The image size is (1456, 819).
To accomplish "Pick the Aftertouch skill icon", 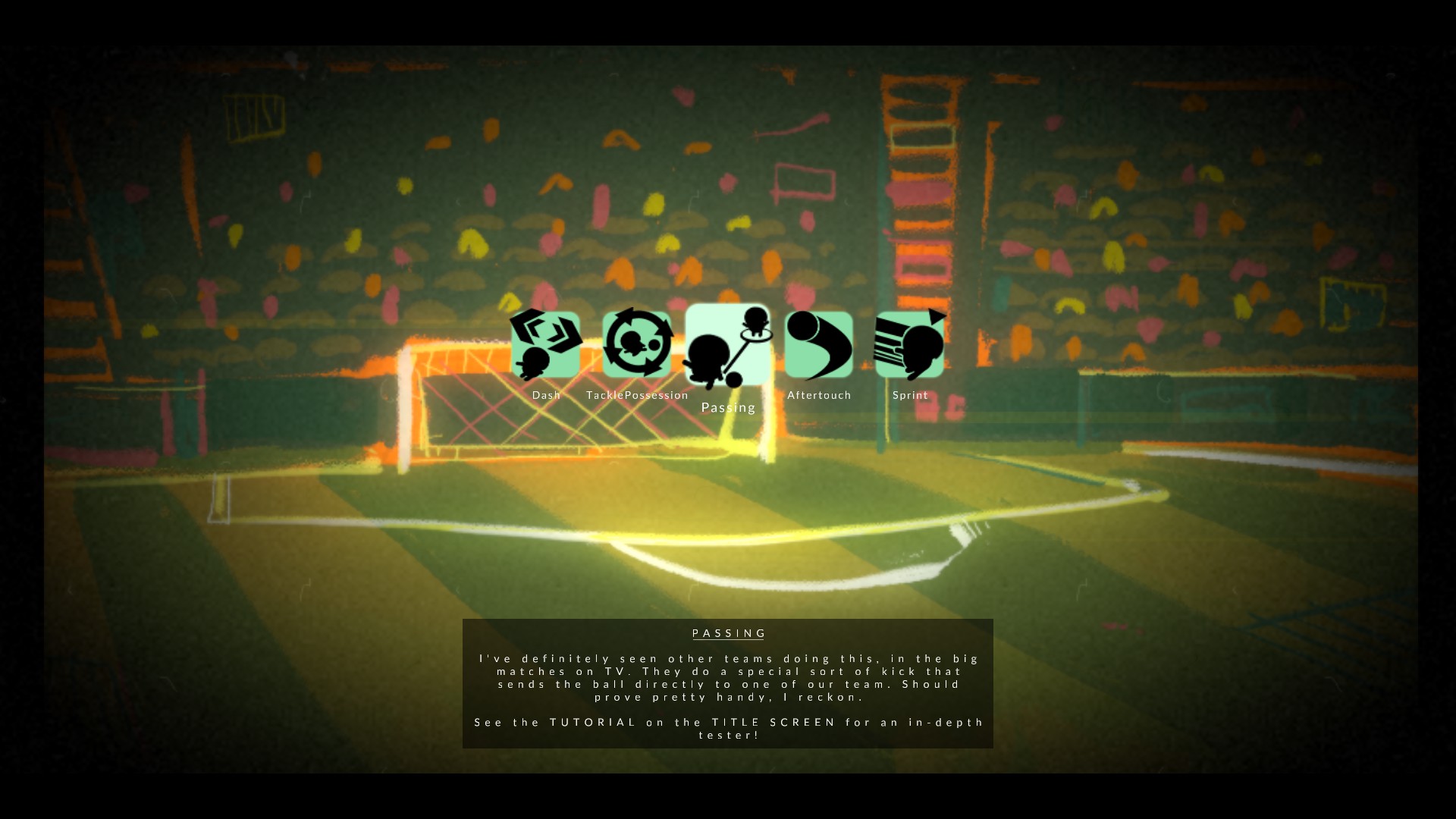I will coord(819,345).
